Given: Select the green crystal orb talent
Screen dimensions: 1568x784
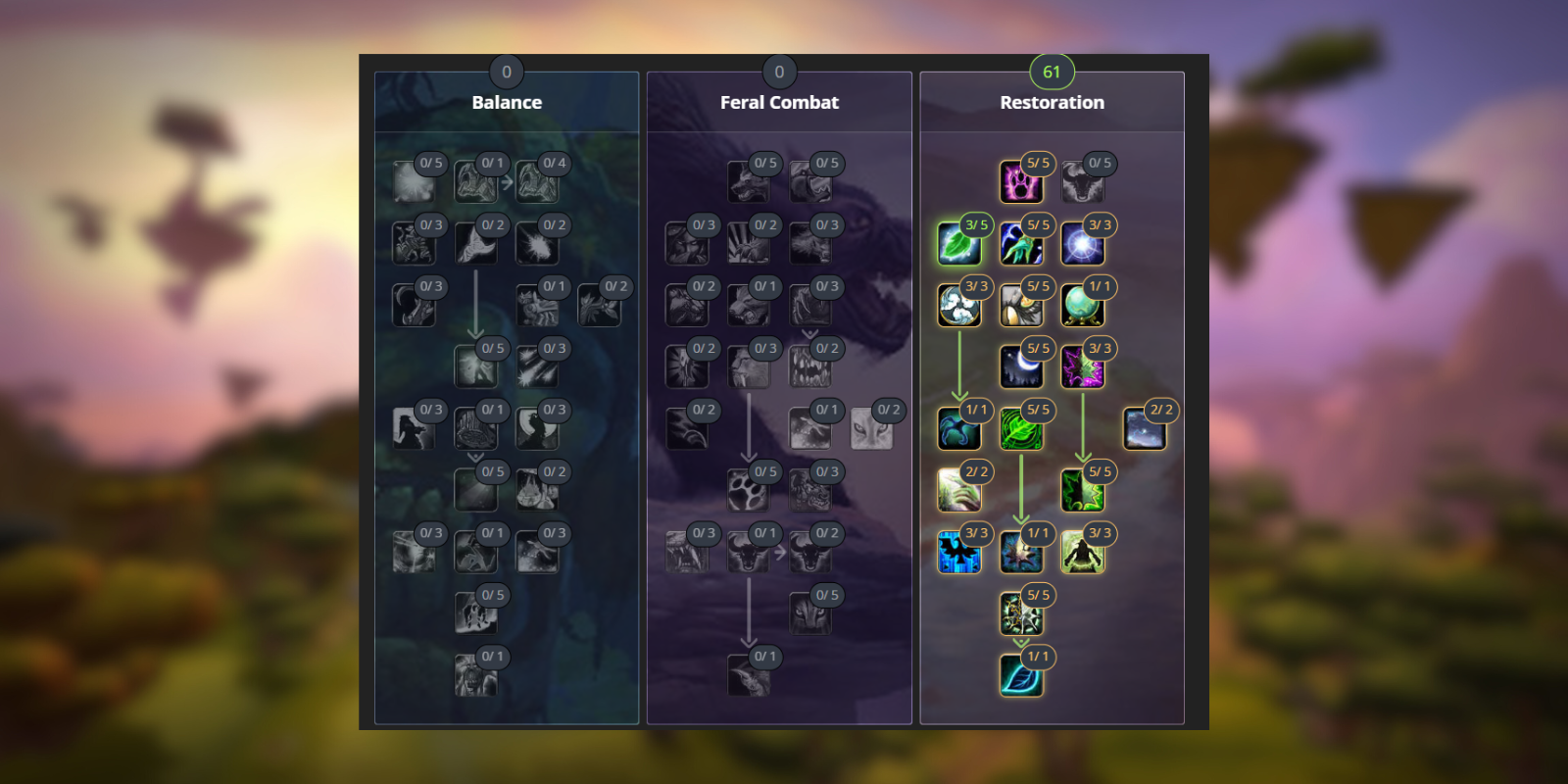Looking at the screenshot, I should [1082, 306].
